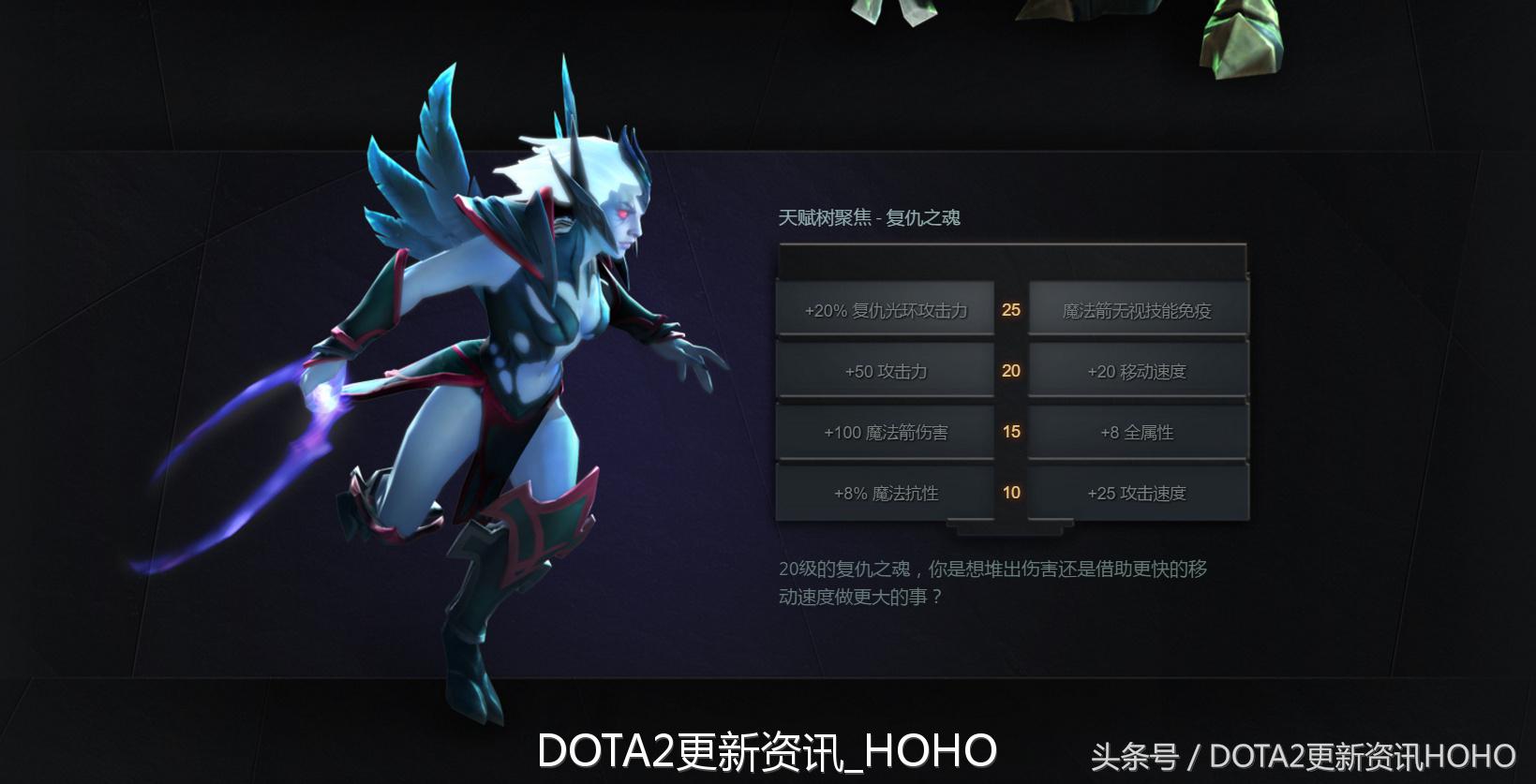Screen dimensions: 1536x784
Task: Pick the +8 全属性 talent
Action: click(x=1136, y=432)
